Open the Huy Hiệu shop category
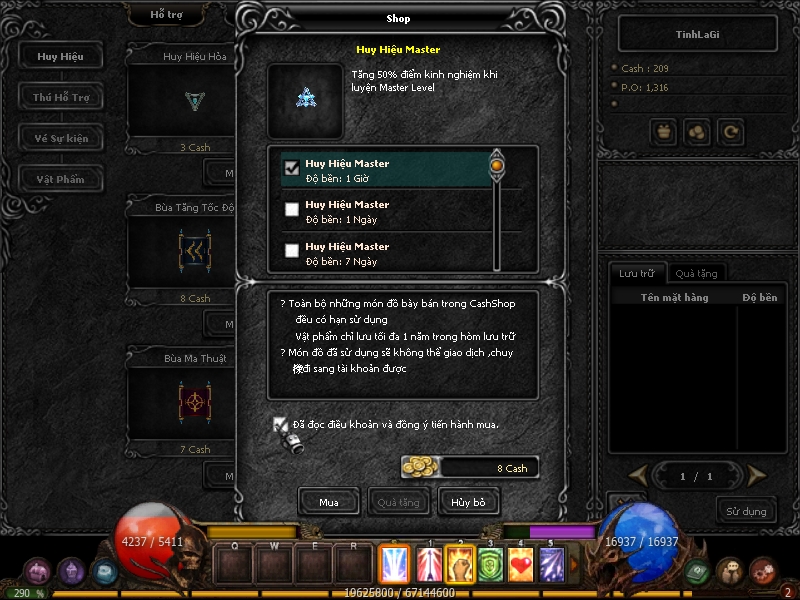This screenshot has width=800, height=600. point(61,56)
